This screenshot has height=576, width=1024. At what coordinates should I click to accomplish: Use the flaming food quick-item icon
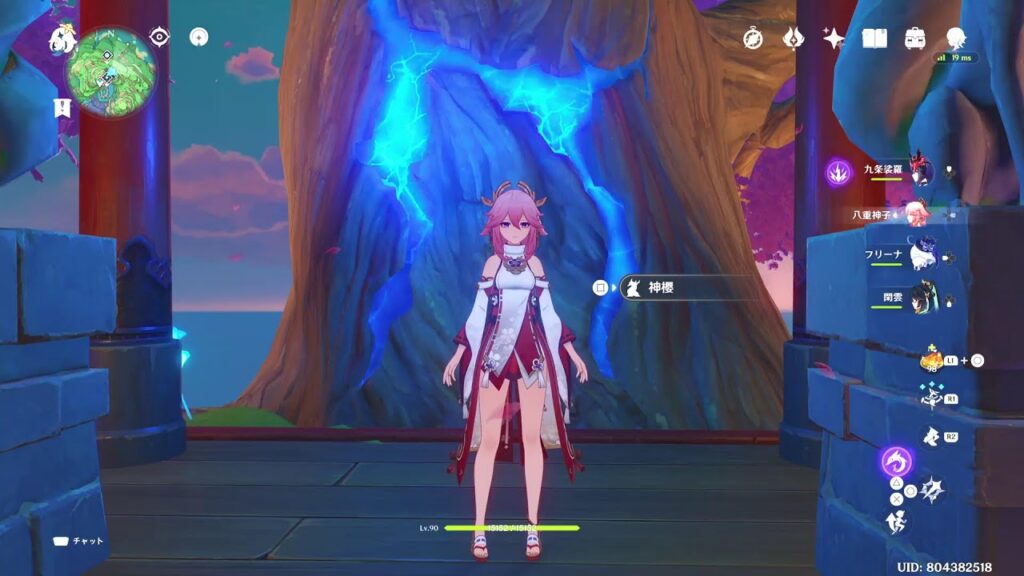click(x=931, y=360)
